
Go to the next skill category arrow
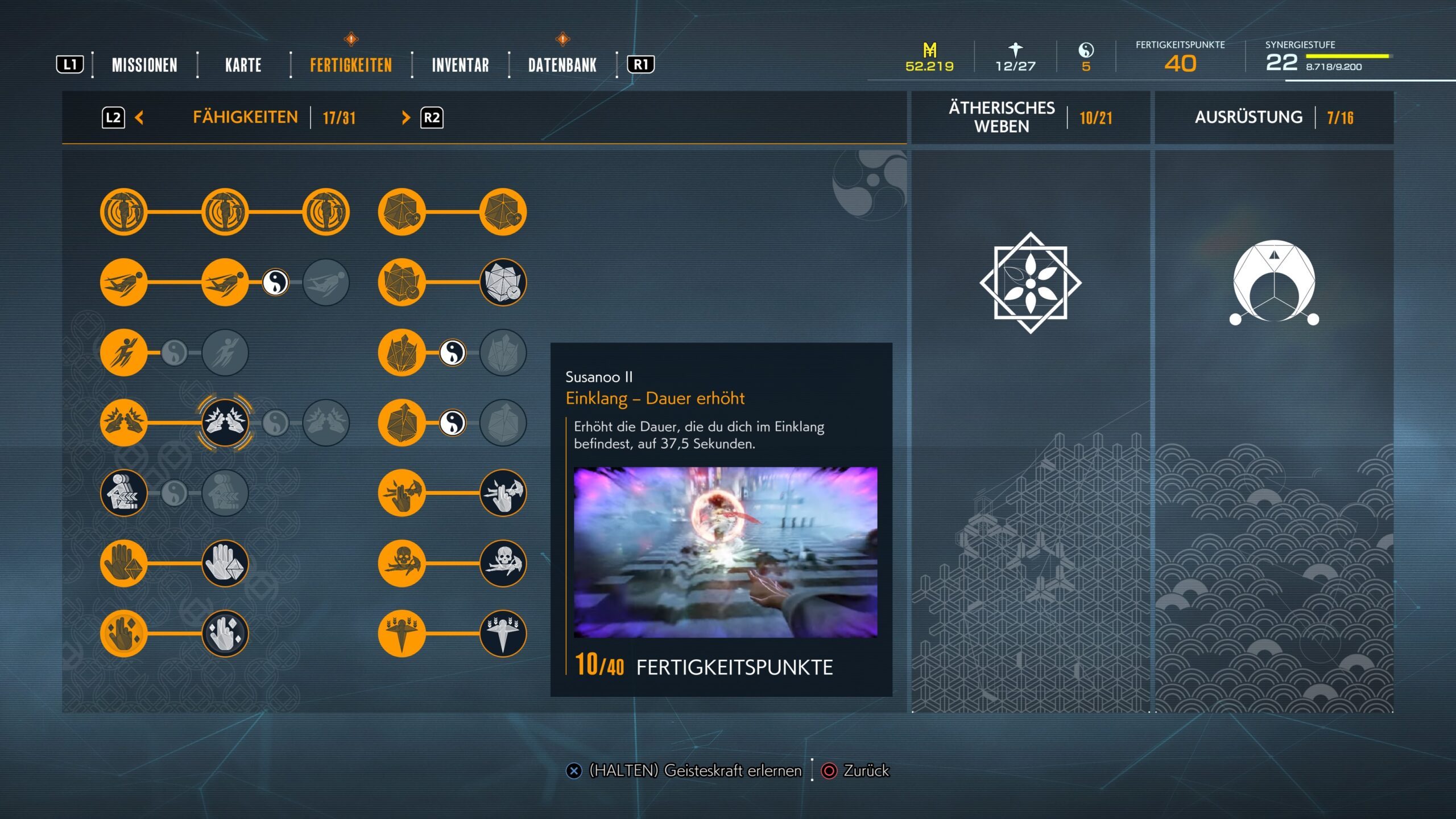(x=406, y=118)
